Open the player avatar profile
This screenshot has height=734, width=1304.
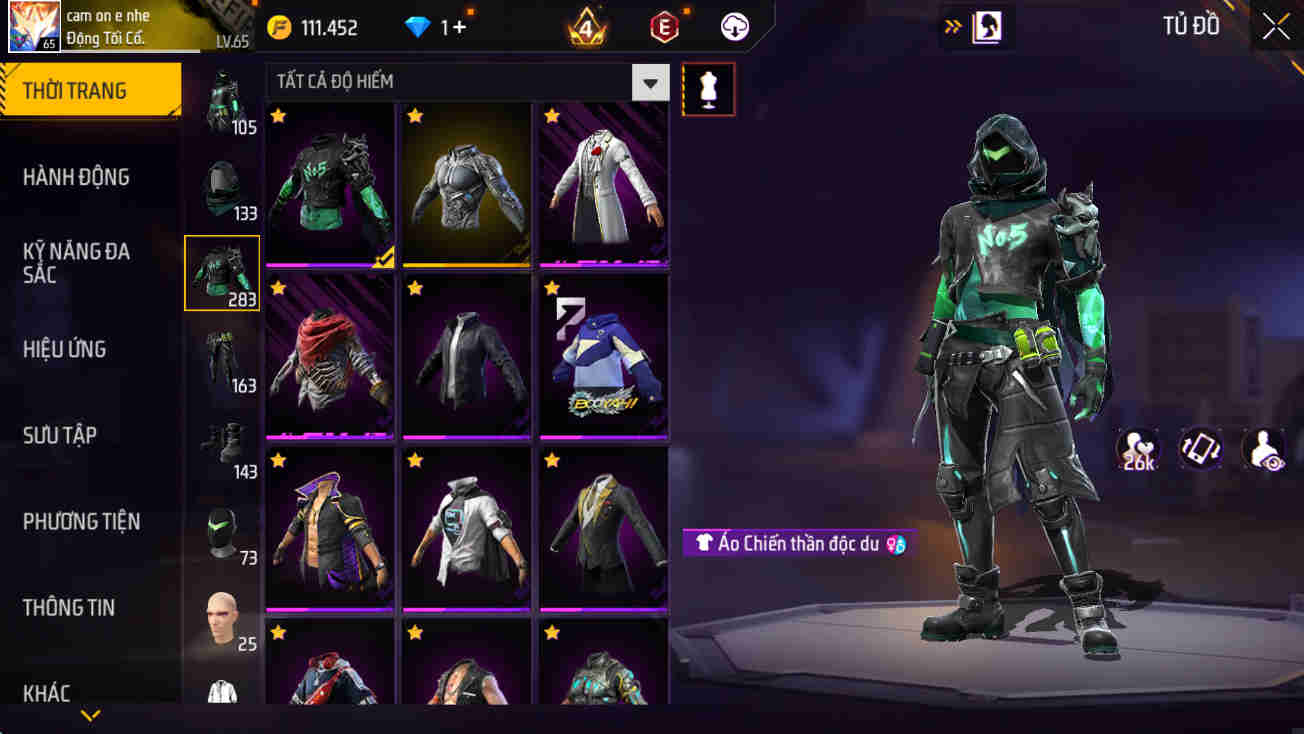(35, 27)
